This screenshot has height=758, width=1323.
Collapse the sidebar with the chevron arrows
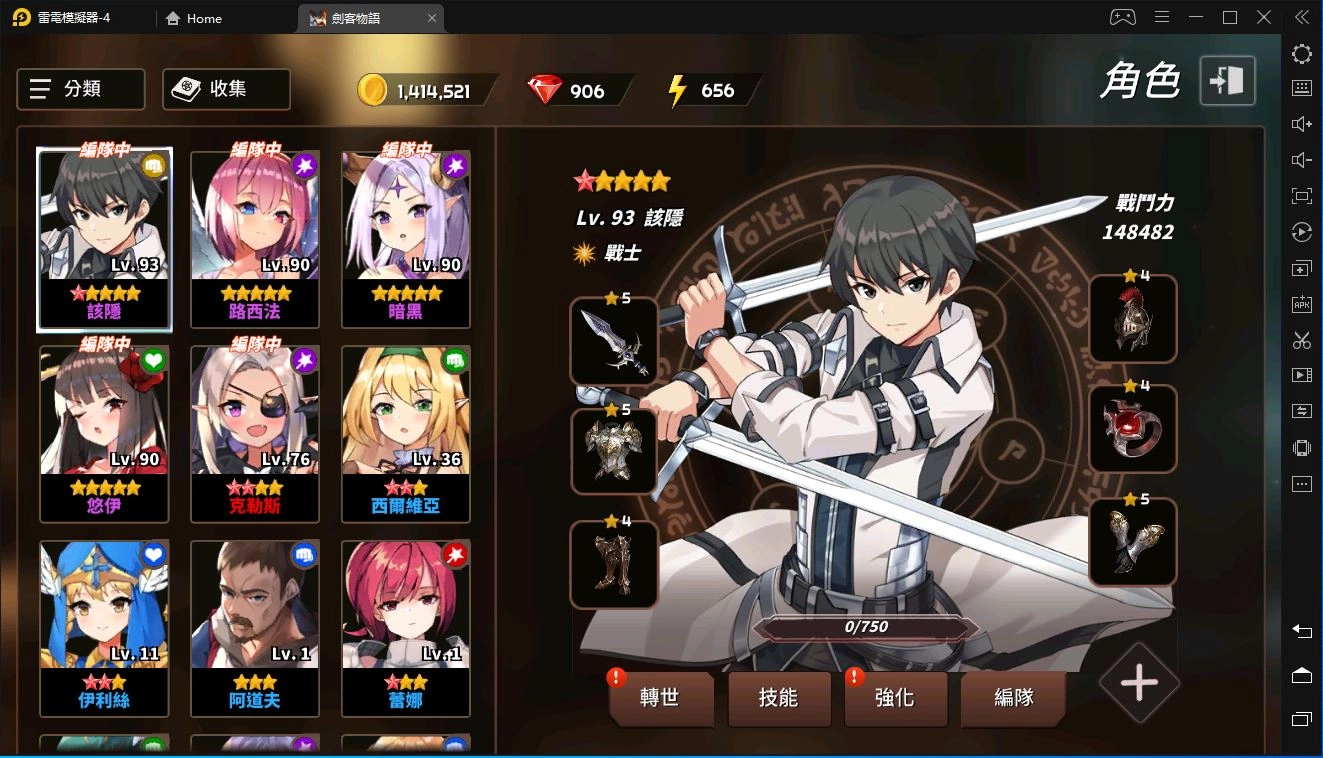1301,16
